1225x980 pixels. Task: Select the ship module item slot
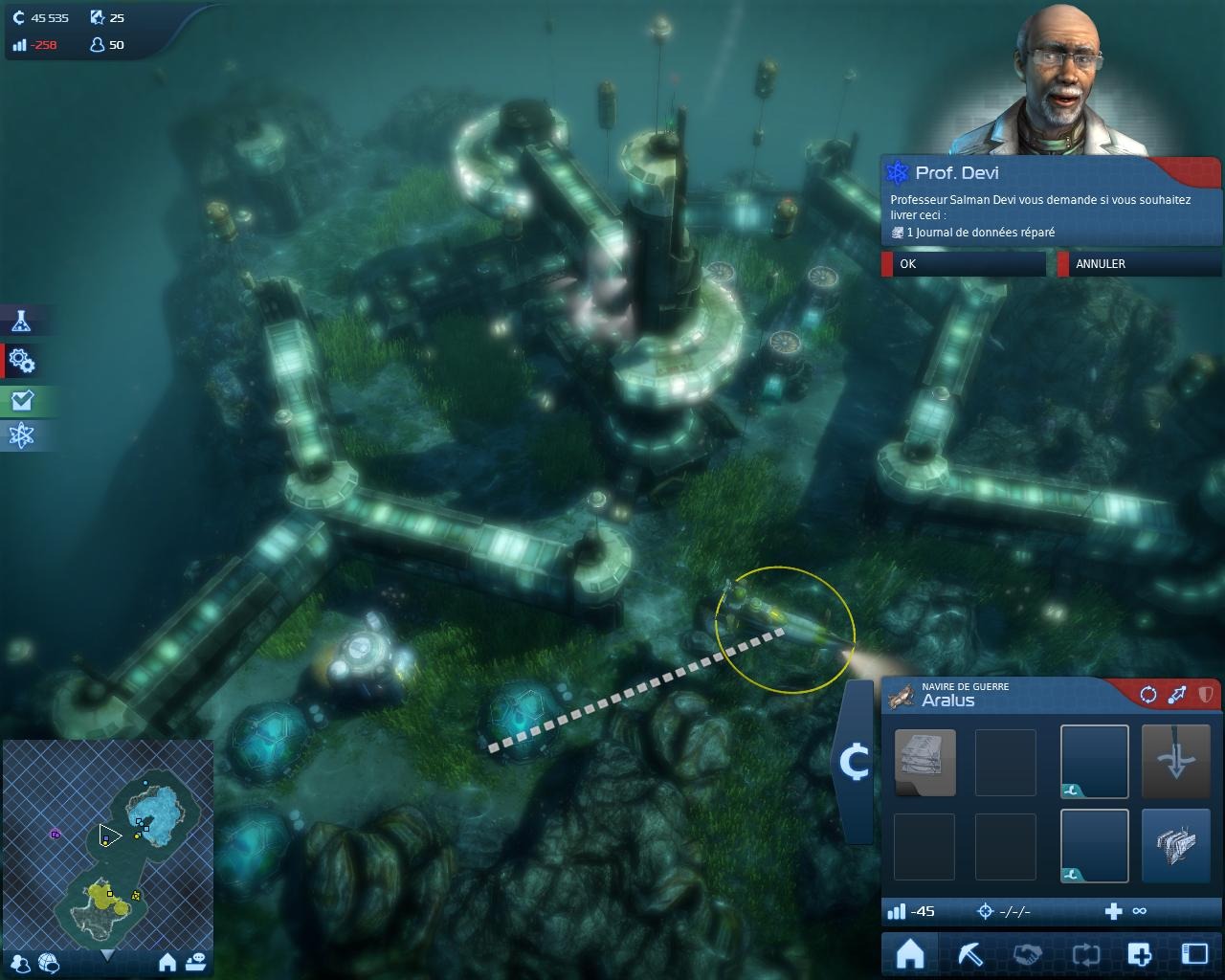pos(1176,846)
